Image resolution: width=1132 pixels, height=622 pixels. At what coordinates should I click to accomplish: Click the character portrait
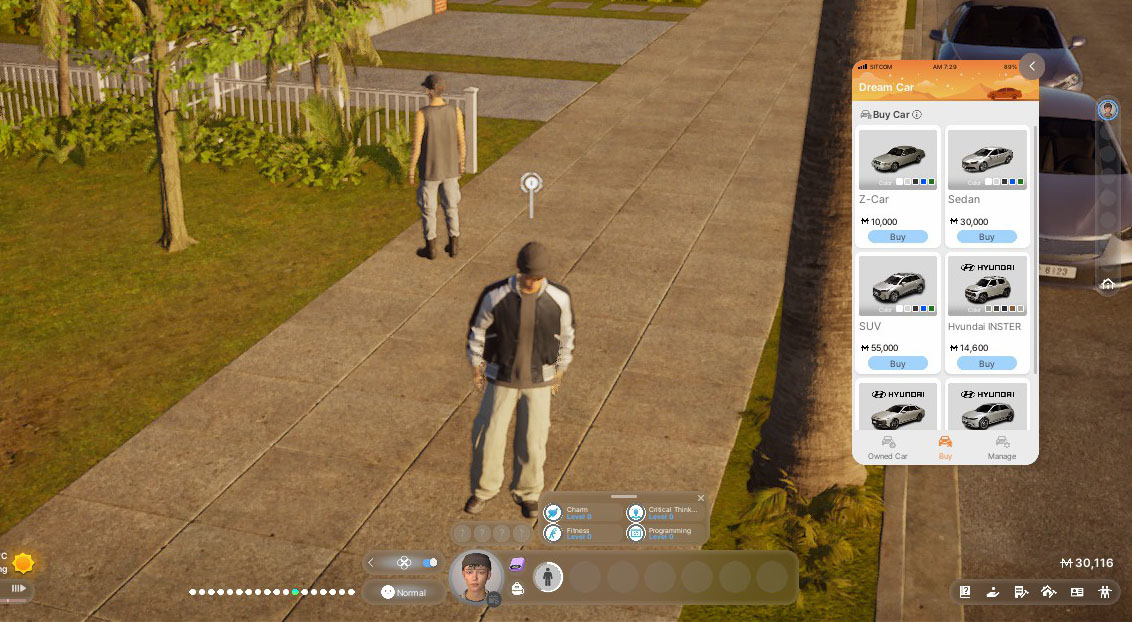coord(476,576)
